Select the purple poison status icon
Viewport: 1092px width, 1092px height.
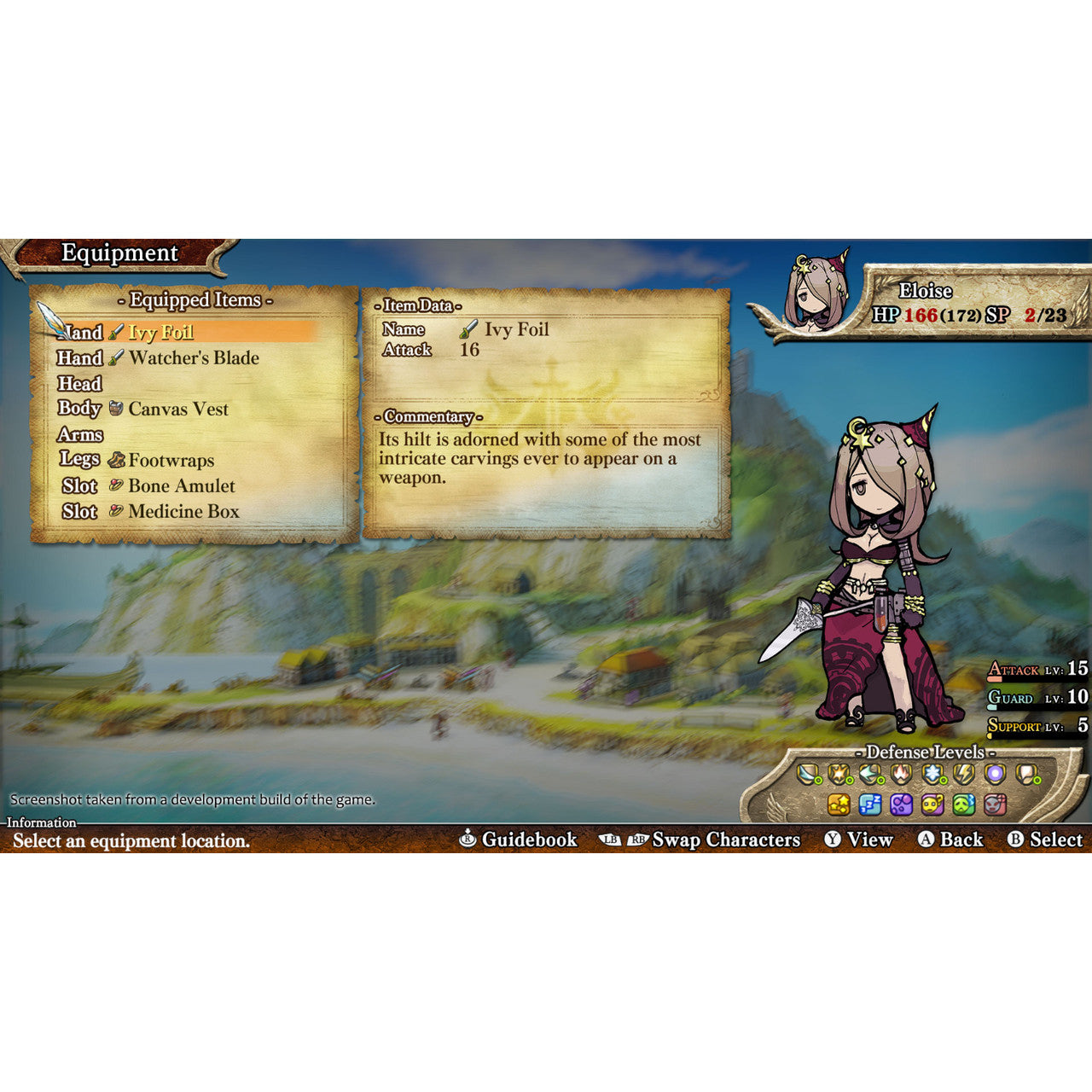click(901, 804)
